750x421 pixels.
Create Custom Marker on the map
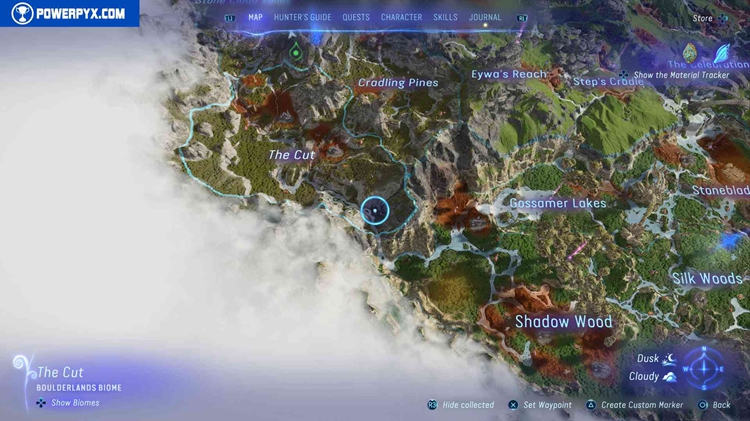coord(642,405)
